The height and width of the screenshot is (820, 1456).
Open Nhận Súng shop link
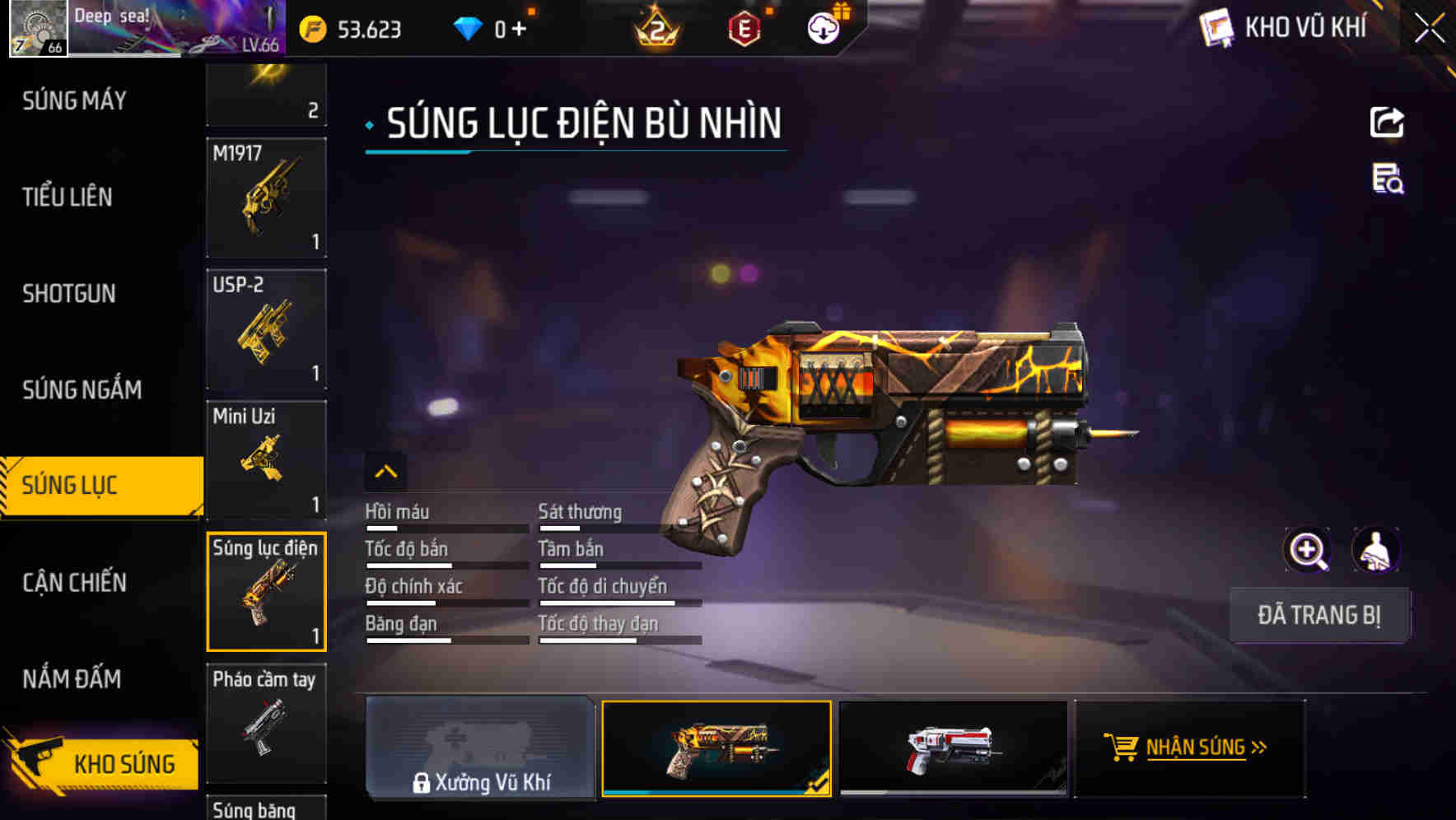coord(1187,748)
